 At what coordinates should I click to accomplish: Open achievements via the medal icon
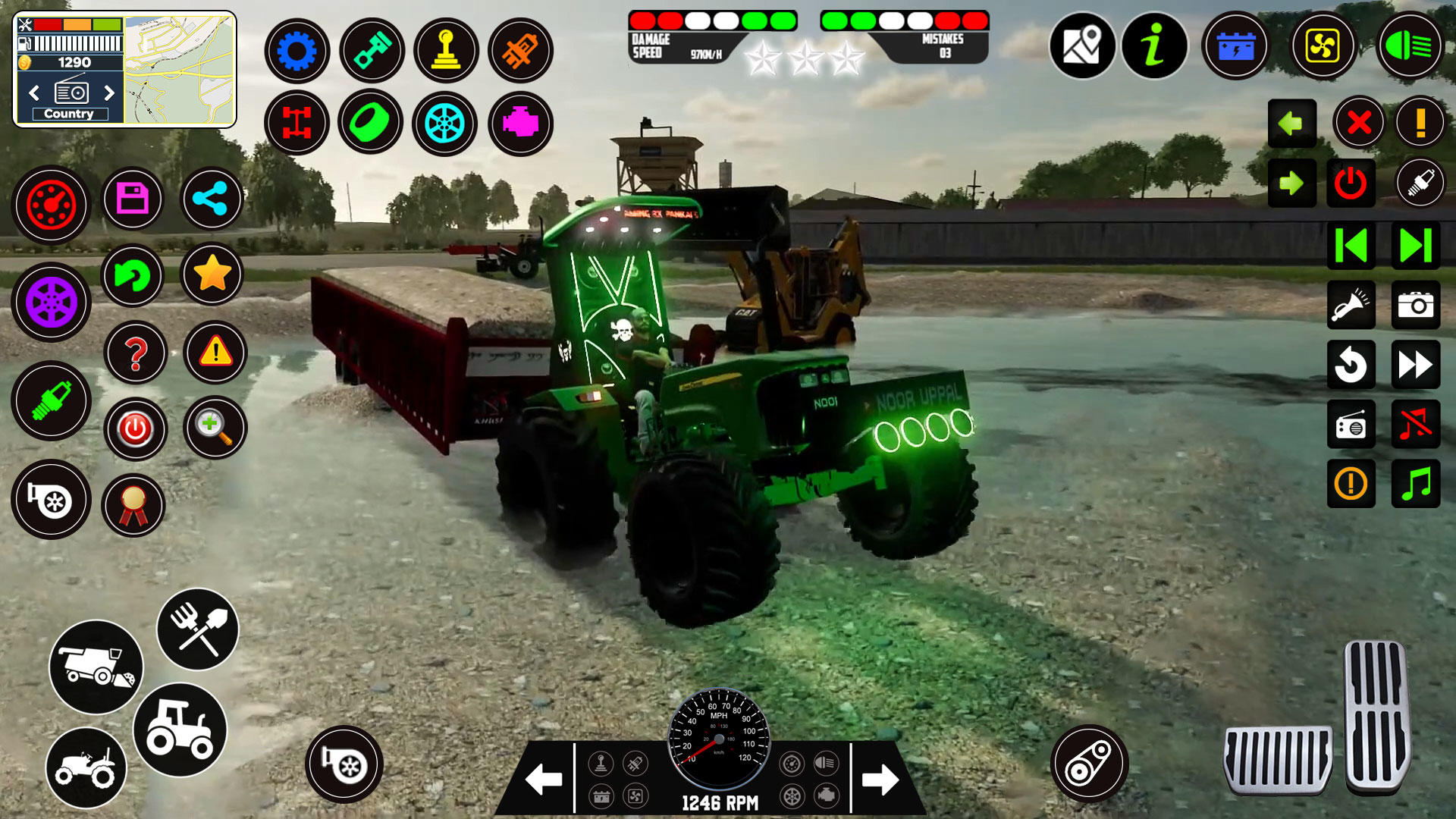point(135,506)
